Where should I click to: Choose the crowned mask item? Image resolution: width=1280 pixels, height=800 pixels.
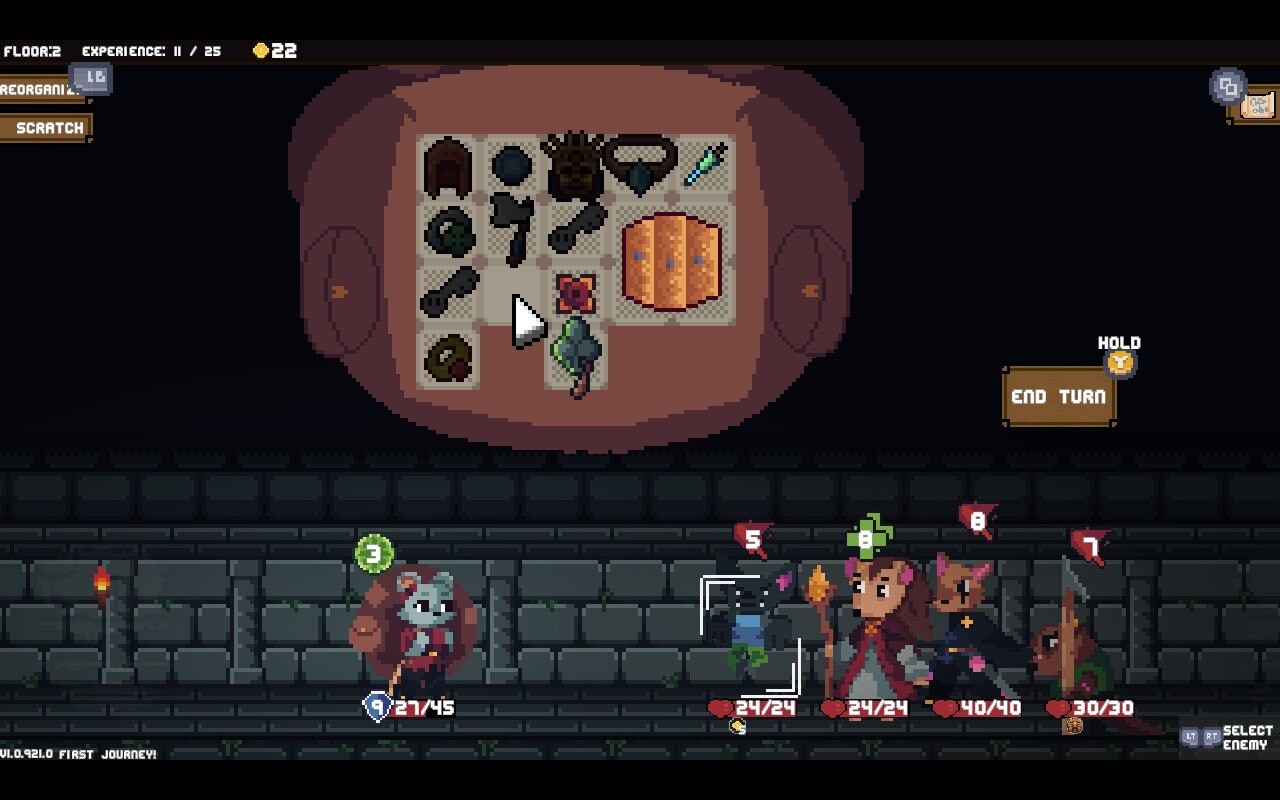(x=575, y=167)
